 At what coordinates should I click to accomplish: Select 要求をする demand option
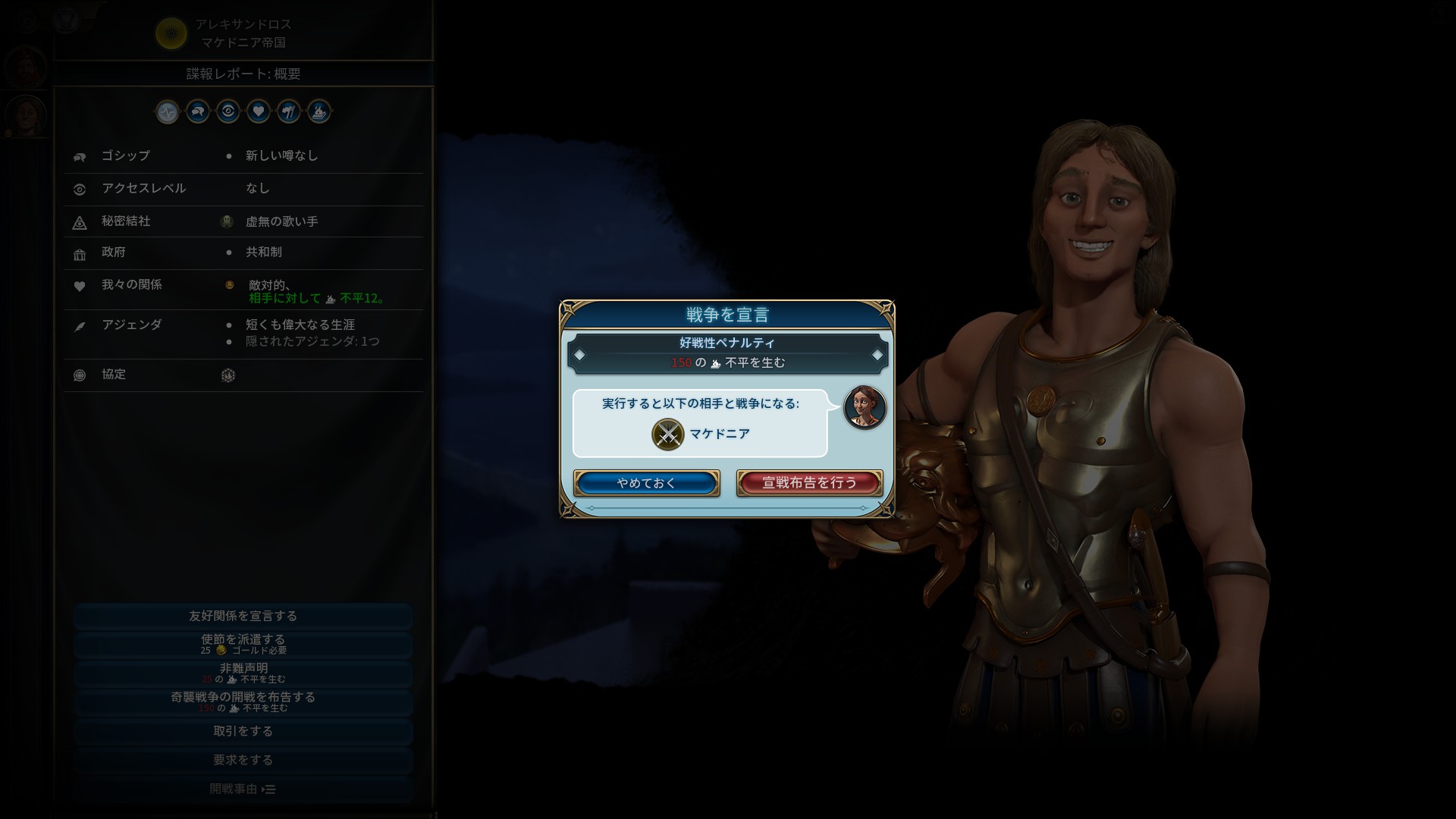point(243,760)
